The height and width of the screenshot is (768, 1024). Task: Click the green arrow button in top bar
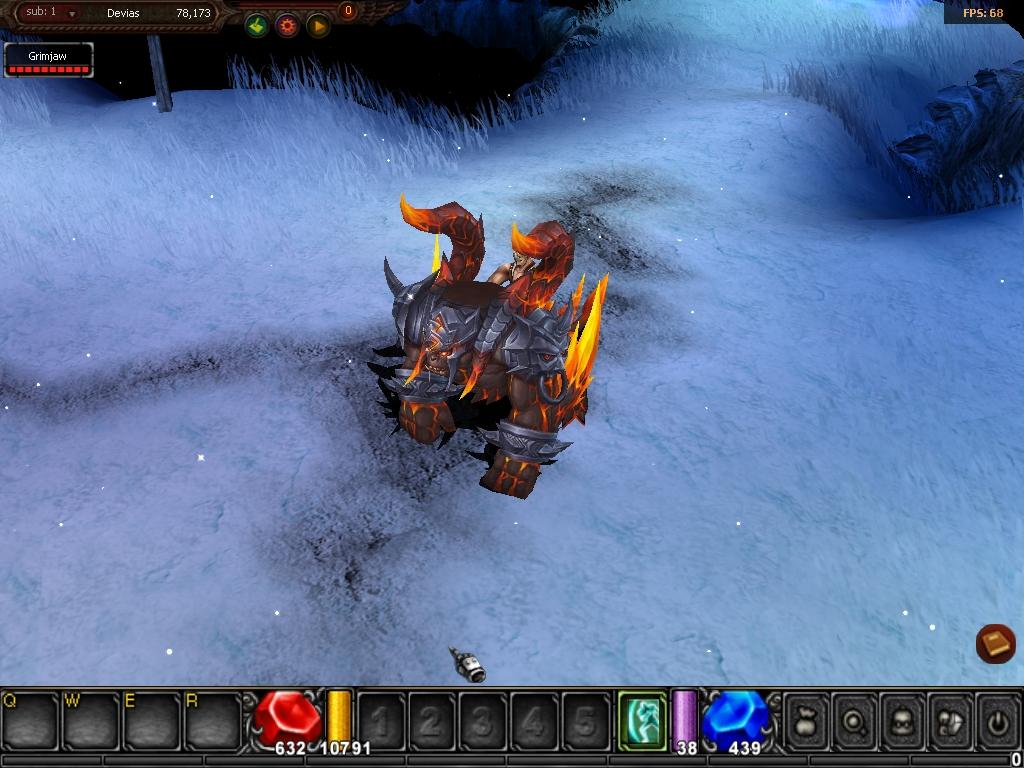click(x=257, y=26)
